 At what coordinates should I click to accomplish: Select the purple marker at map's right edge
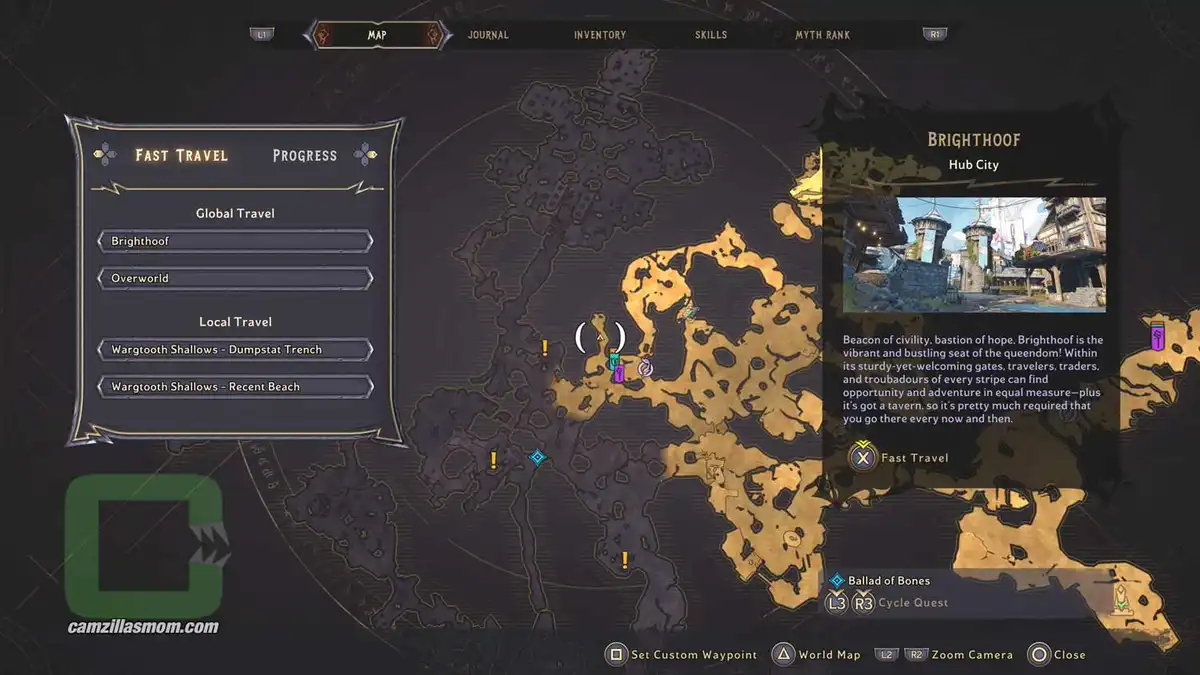coord(1158,335)
